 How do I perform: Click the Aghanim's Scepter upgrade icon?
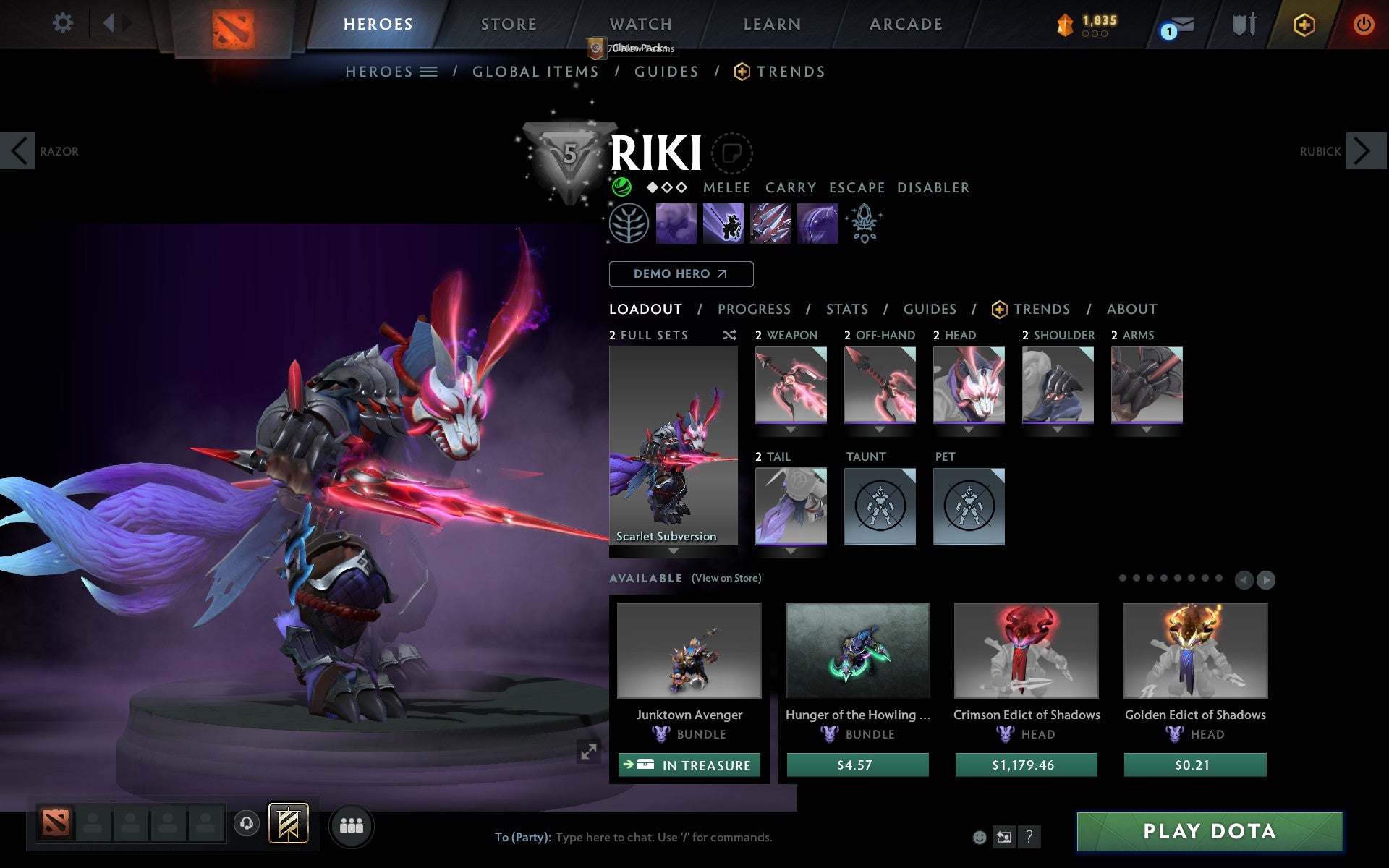click(x=864, y=224)
